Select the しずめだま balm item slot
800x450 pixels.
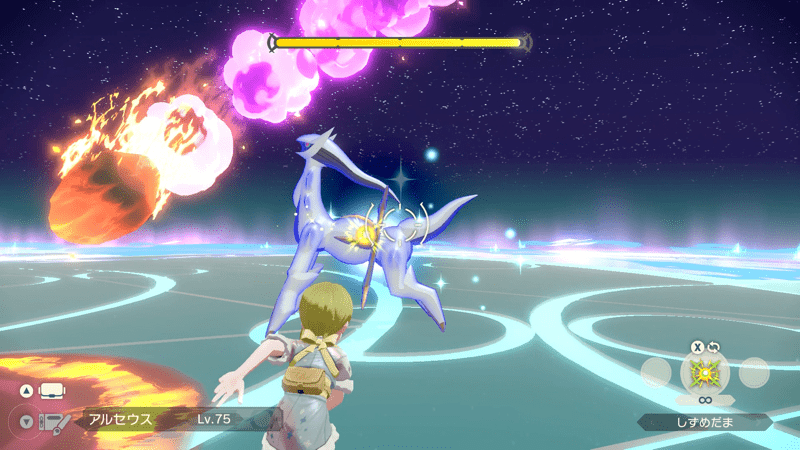pyautogui.click(x=705, y=373)
